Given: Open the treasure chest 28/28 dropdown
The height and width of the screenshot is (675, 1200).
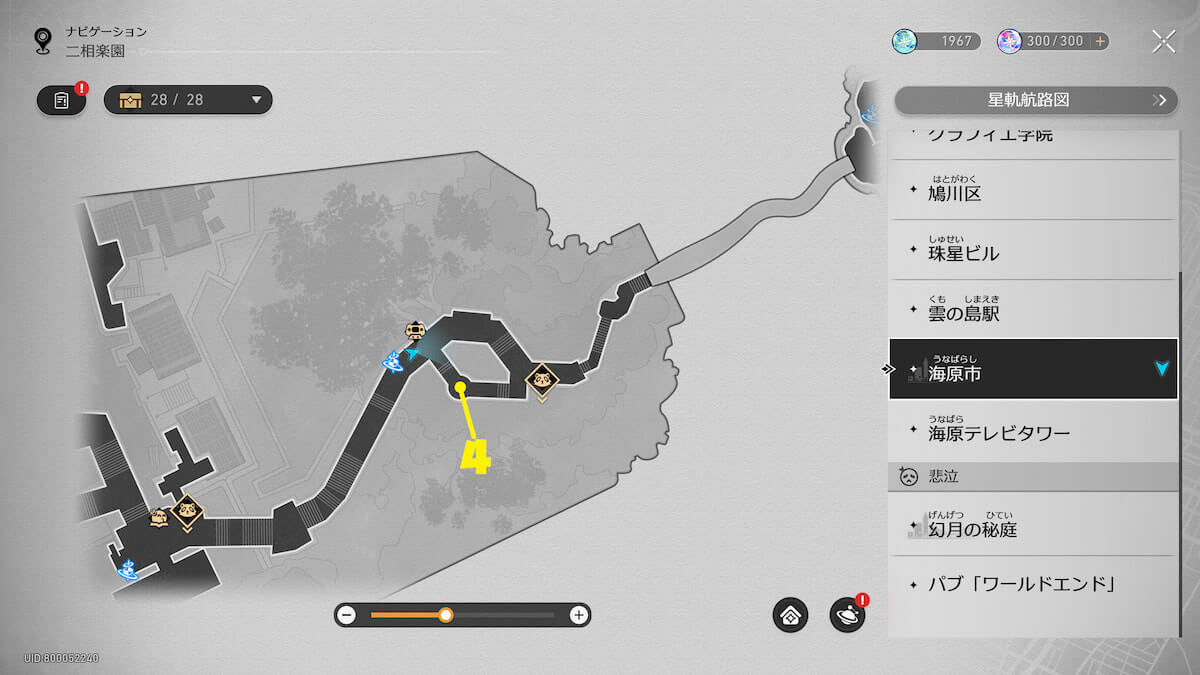Looking at the screenshot, I should tap(188, 100).
